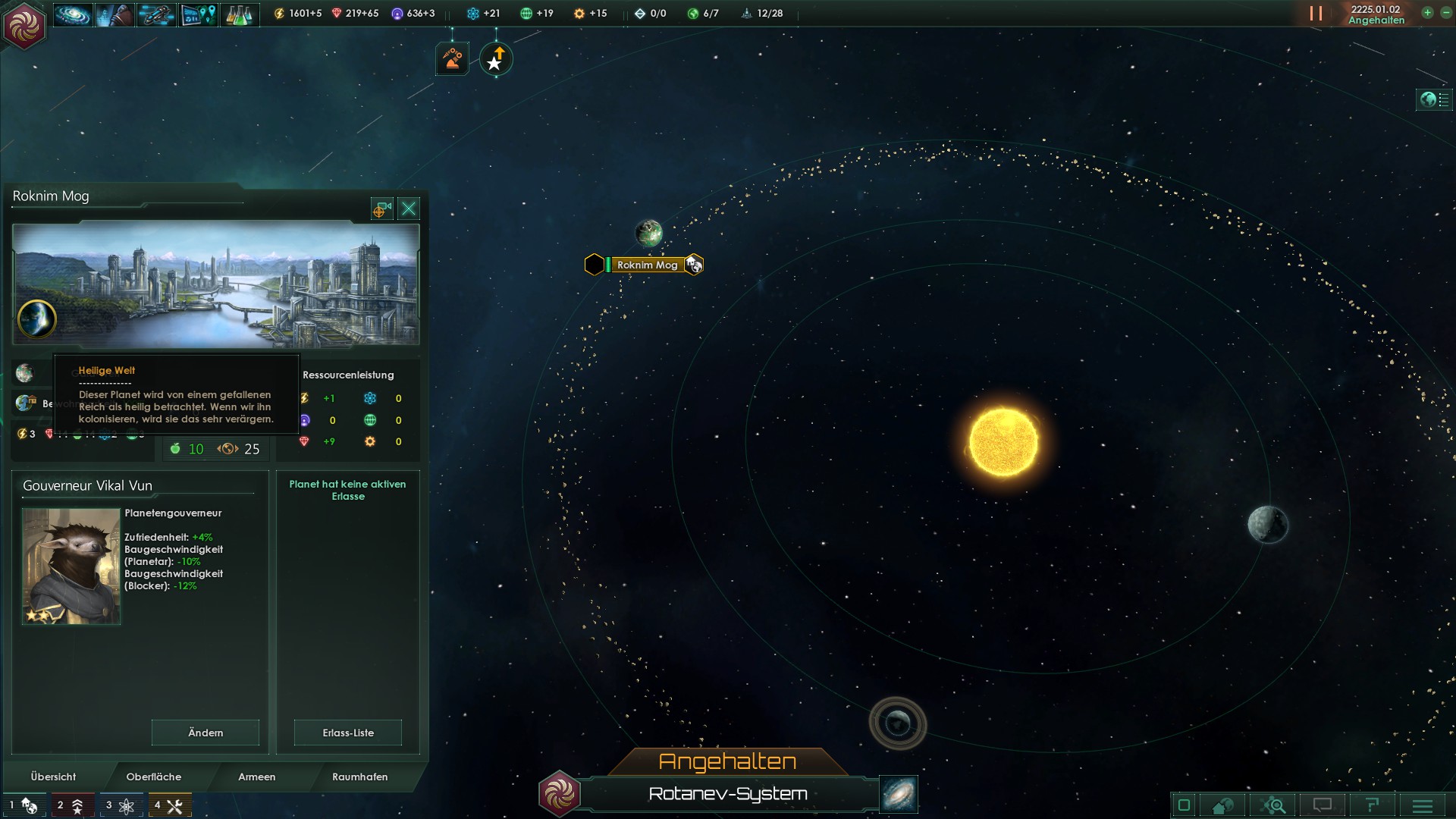
Task: Open the Erlass-Liste
Action: pyautogui.click(x=348, y=733)
